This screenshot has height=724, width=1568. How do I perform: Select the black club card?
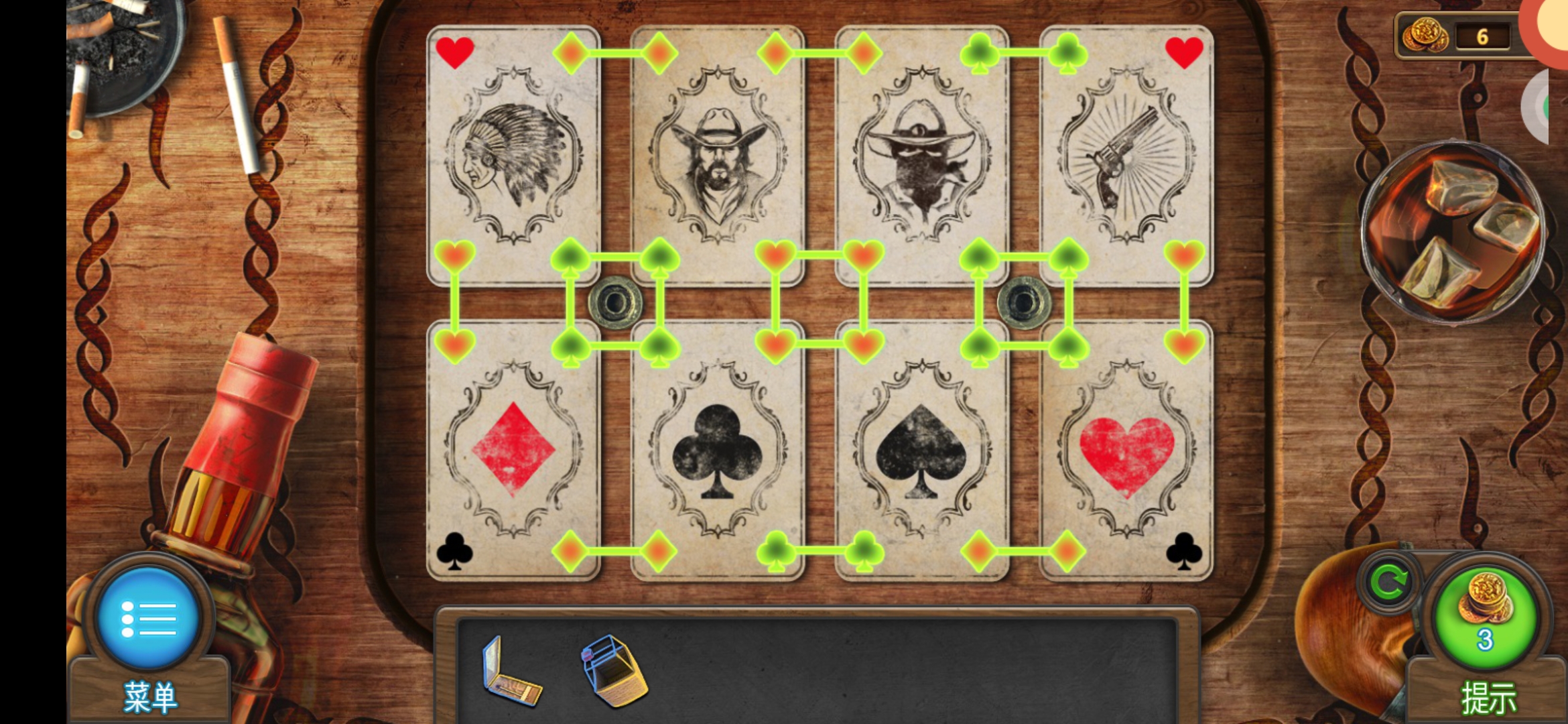(x=718, y=450)
